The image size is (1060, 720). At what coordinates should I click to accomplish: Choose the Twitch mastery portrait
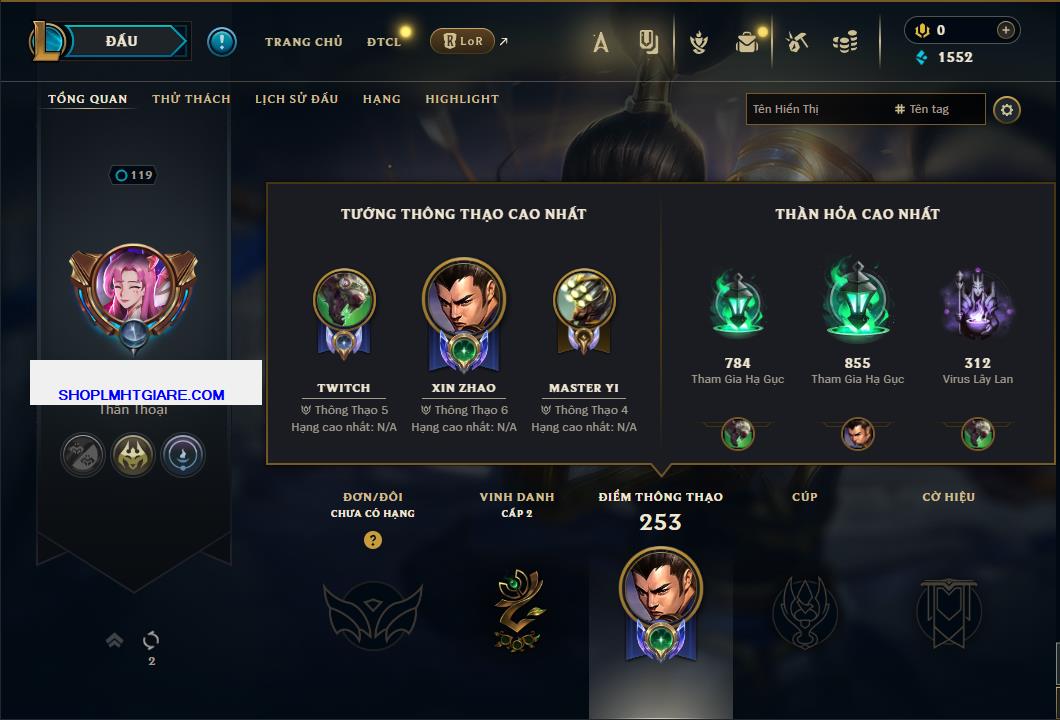(x=344, y=300)
